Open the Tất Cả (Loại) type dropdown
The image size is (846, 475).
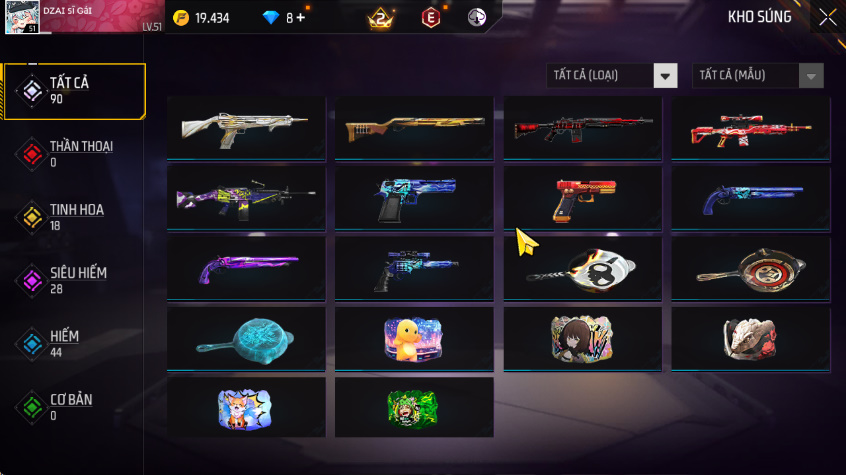(x=612, y=76)
